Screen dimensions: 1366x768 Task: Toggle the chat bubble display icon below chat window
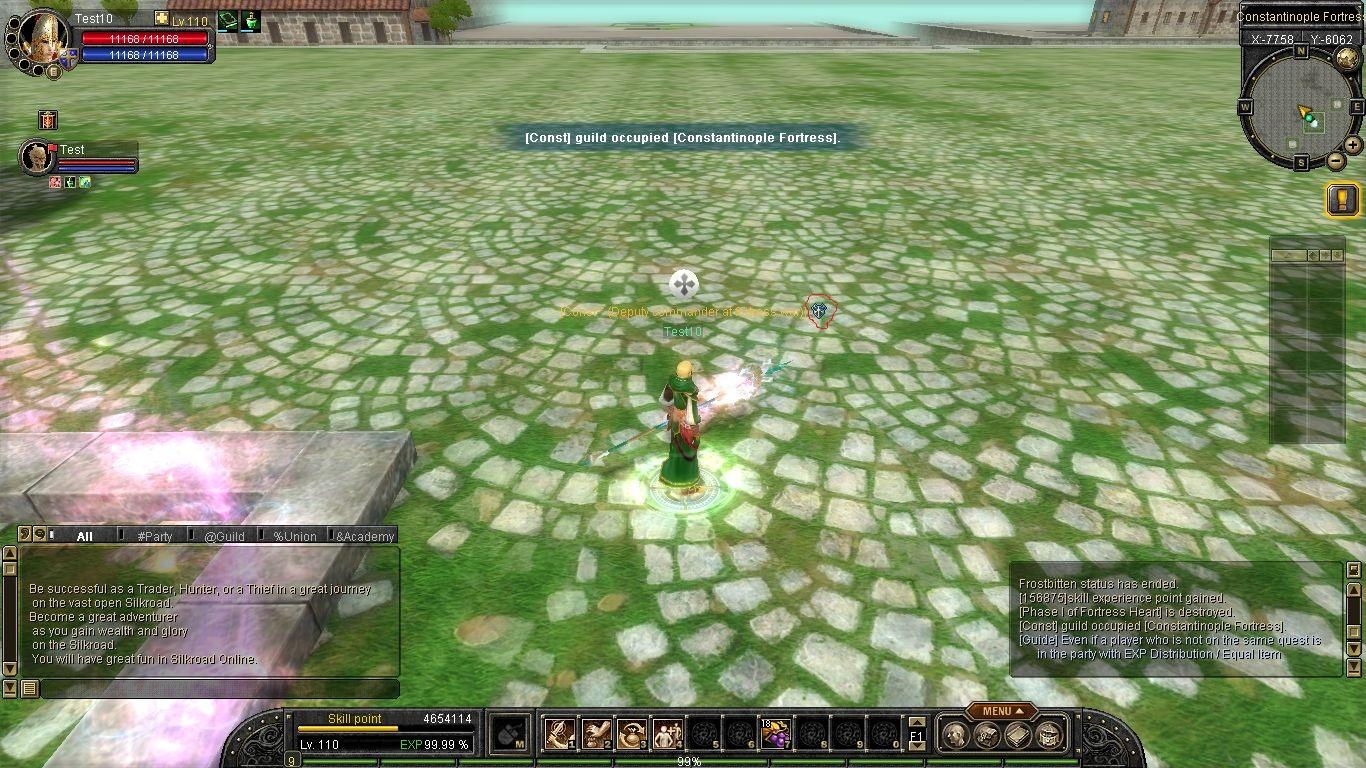click(x=30, y=688)
